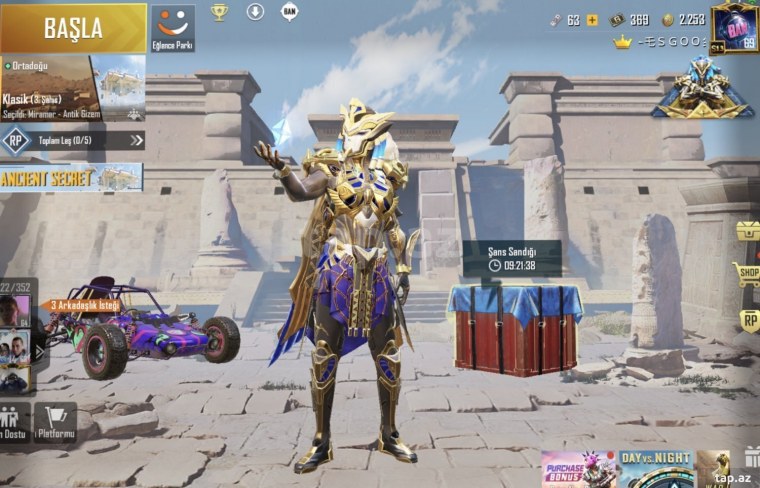Open the Royale Pass RP button on the right
Image resolution: width=760 pixels, height=488 pixels.
(x=749, y=319)
